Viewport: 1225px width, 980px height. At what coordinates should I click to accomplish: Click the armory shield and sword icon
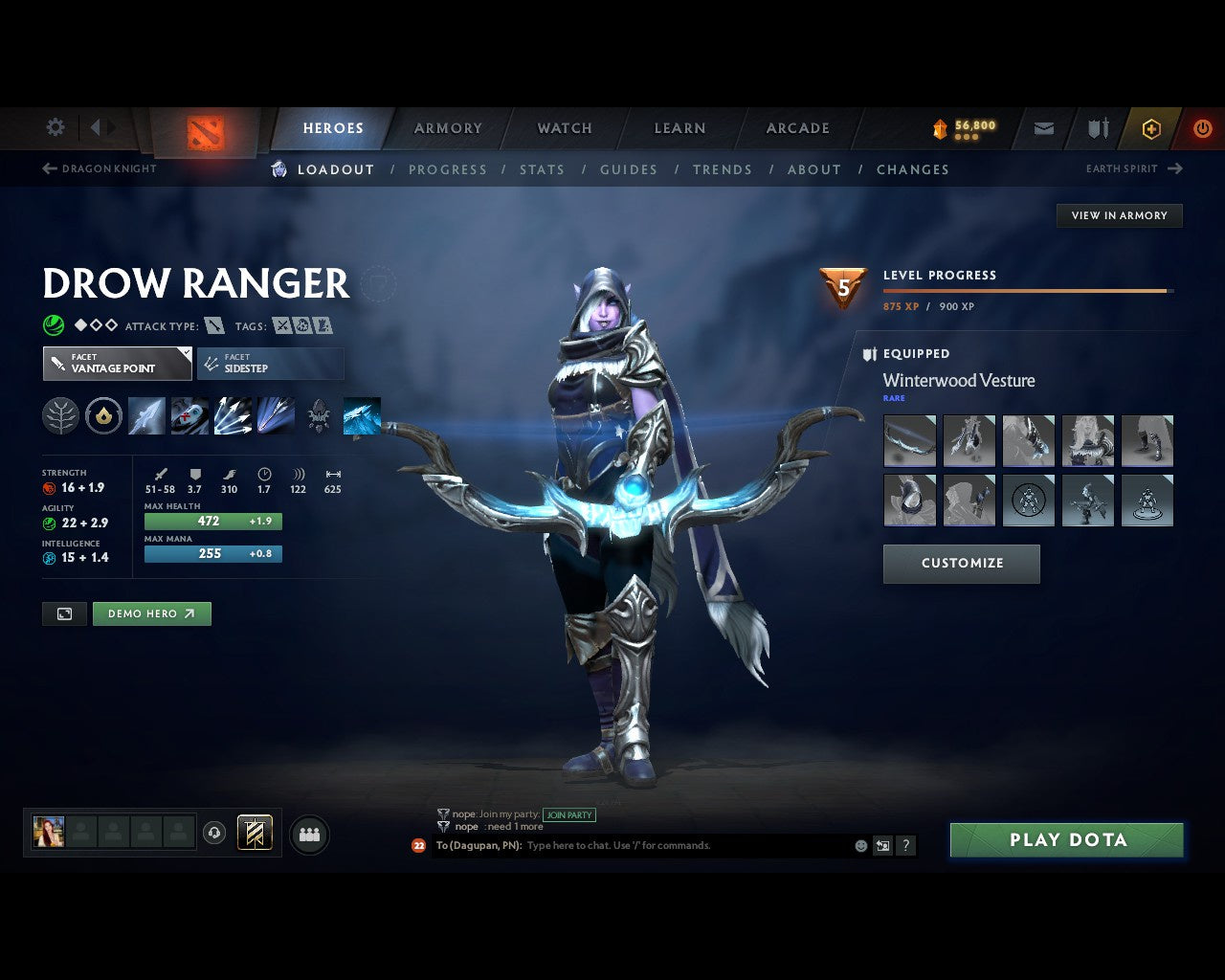1097,128
